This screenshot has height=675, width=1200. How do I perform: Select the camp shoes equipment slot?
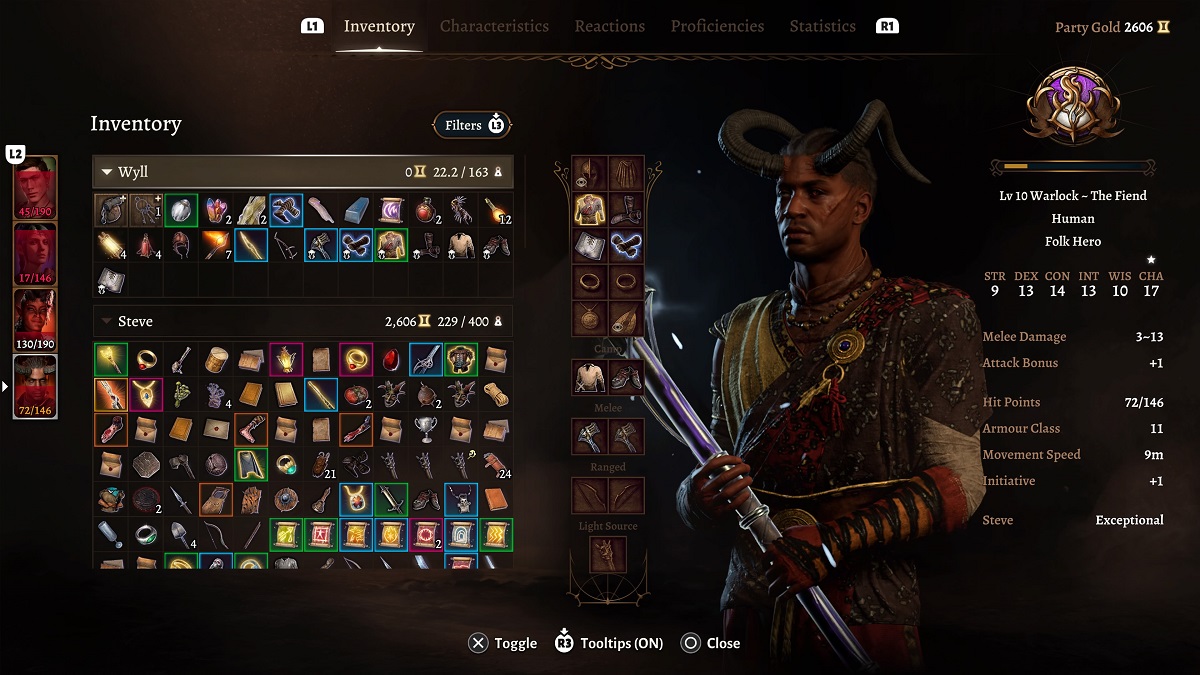(627, 377)
